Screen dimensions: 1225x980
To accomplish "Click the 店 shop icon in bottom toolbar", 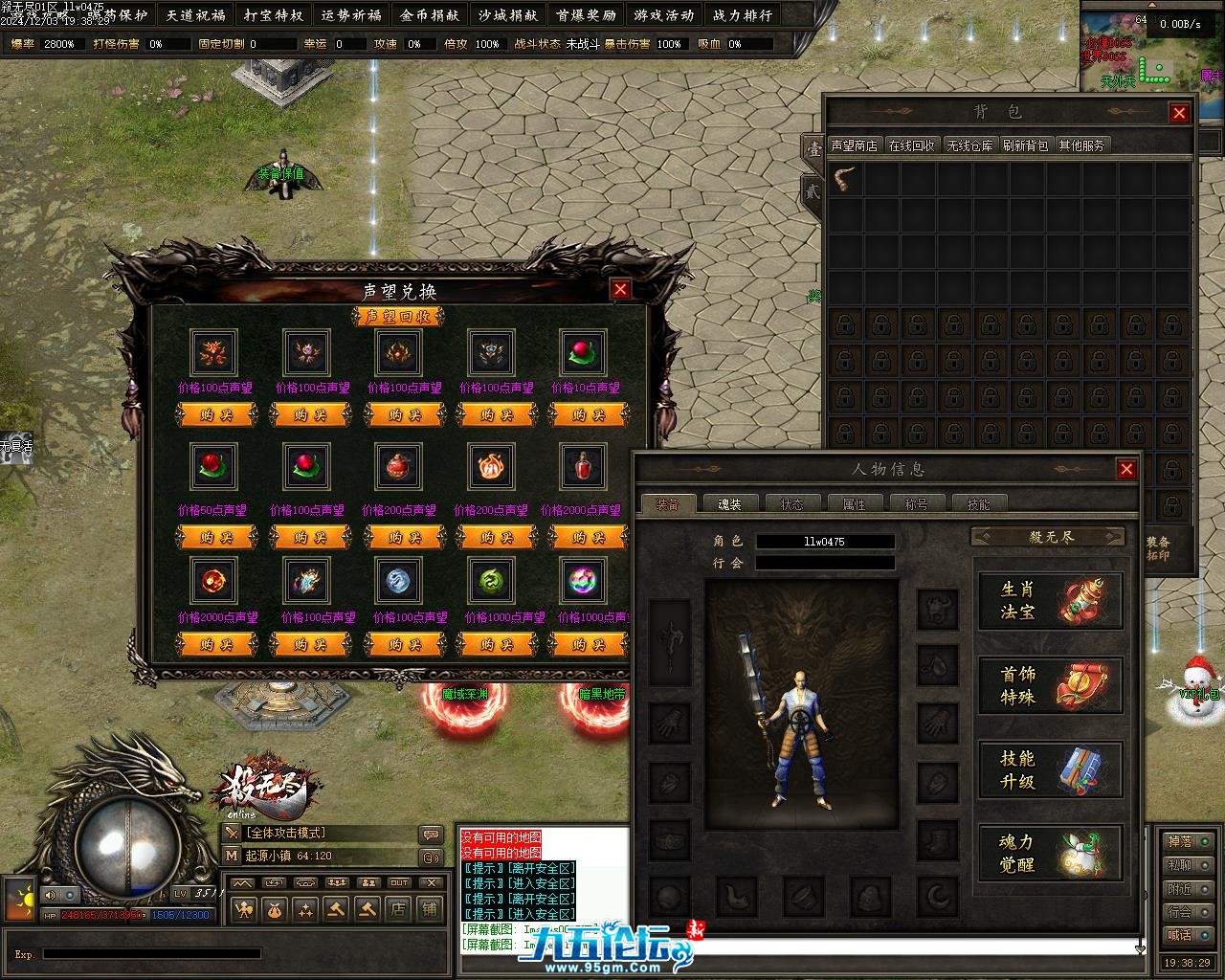I will (398, 908).
